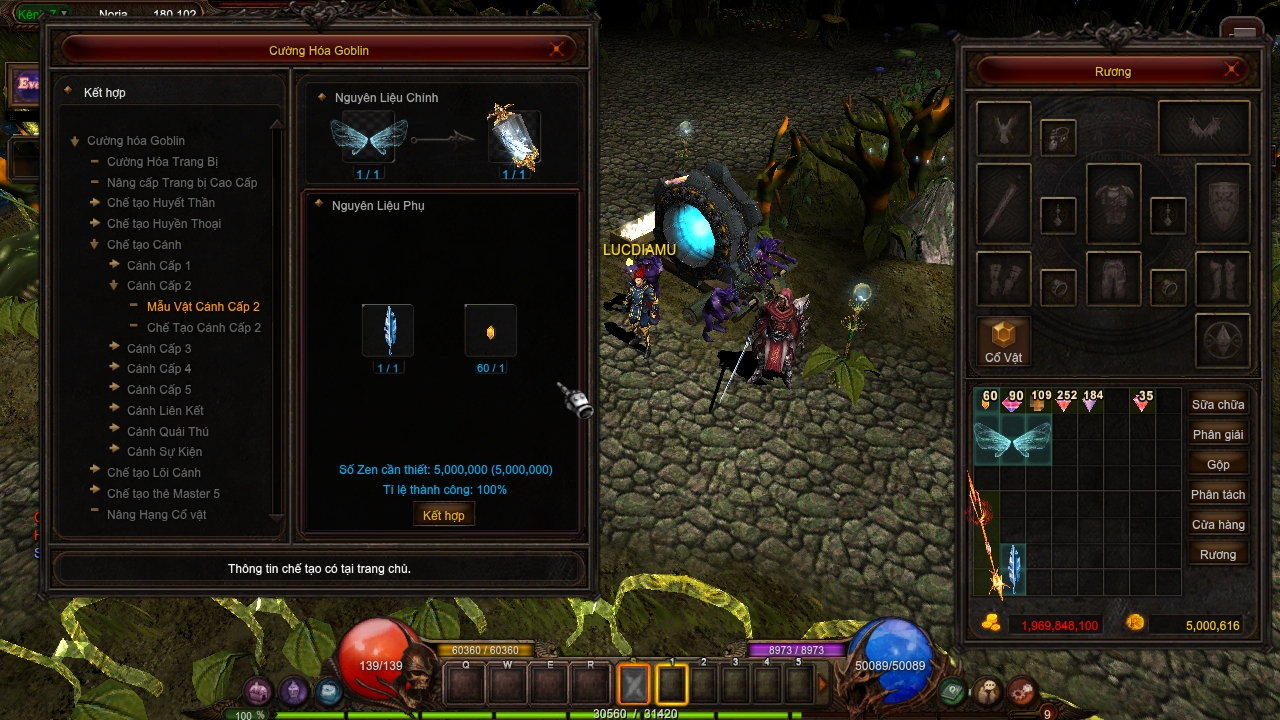
Task: Select Mẫu Vật Cánh Cấp 2 entry
Action: (203, 306)
